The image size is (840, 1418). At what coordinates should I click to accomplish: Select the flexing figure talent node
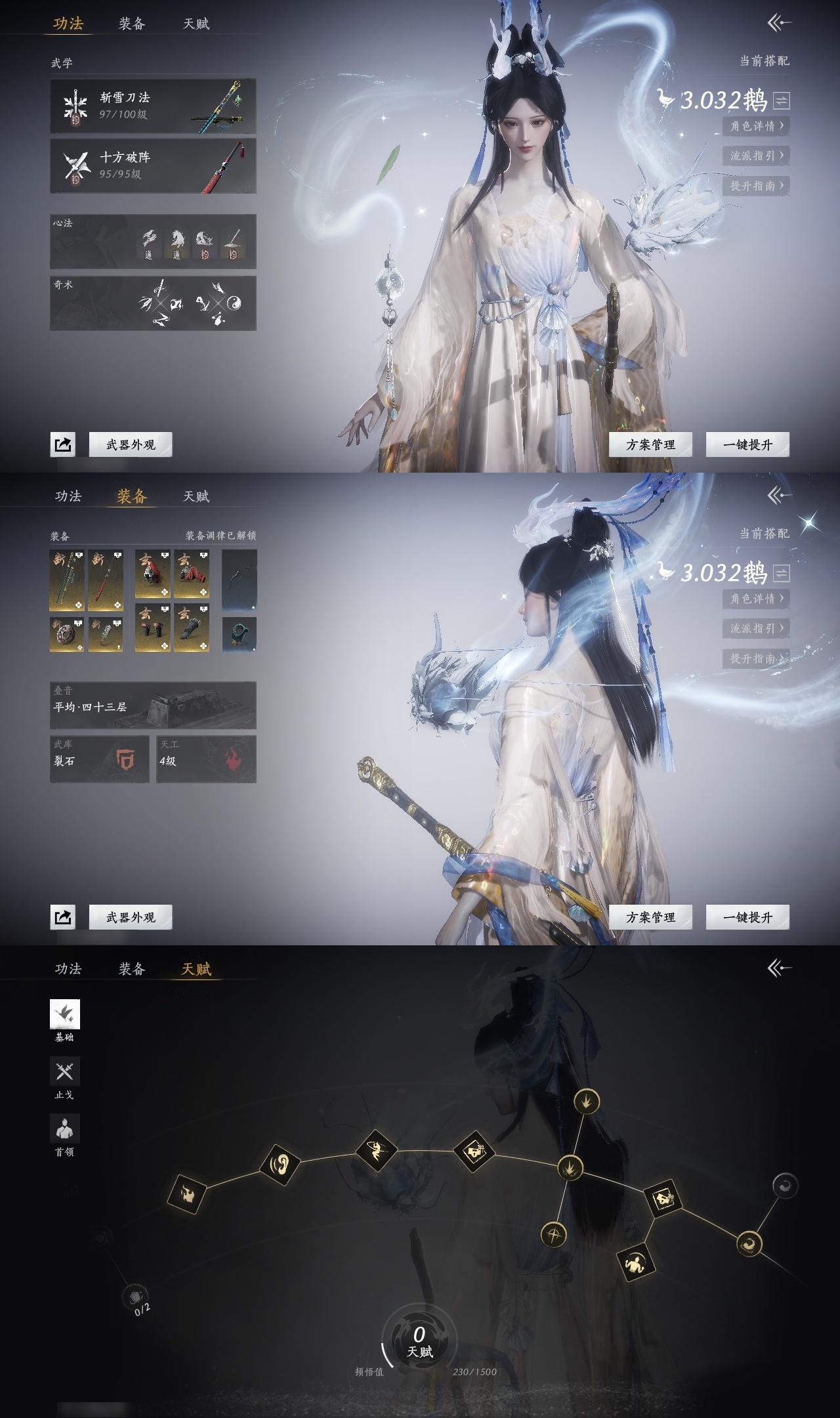[635, 1262]
